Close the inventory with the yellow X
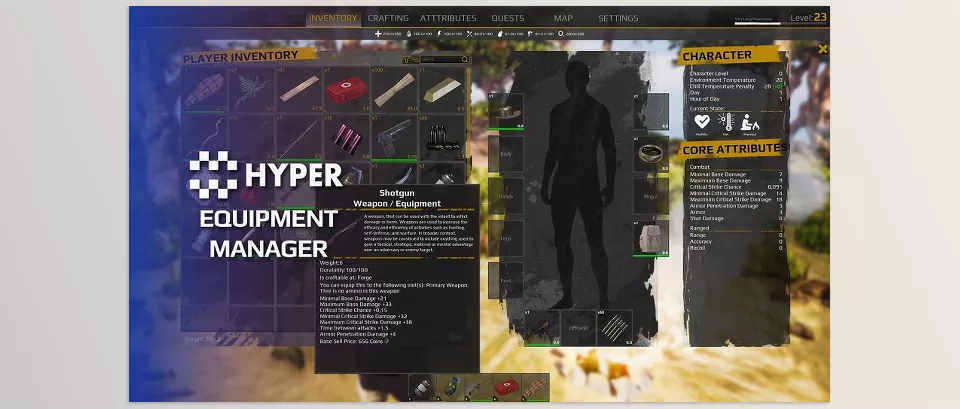This screenshot has width=960, height=409. point(823,48)
